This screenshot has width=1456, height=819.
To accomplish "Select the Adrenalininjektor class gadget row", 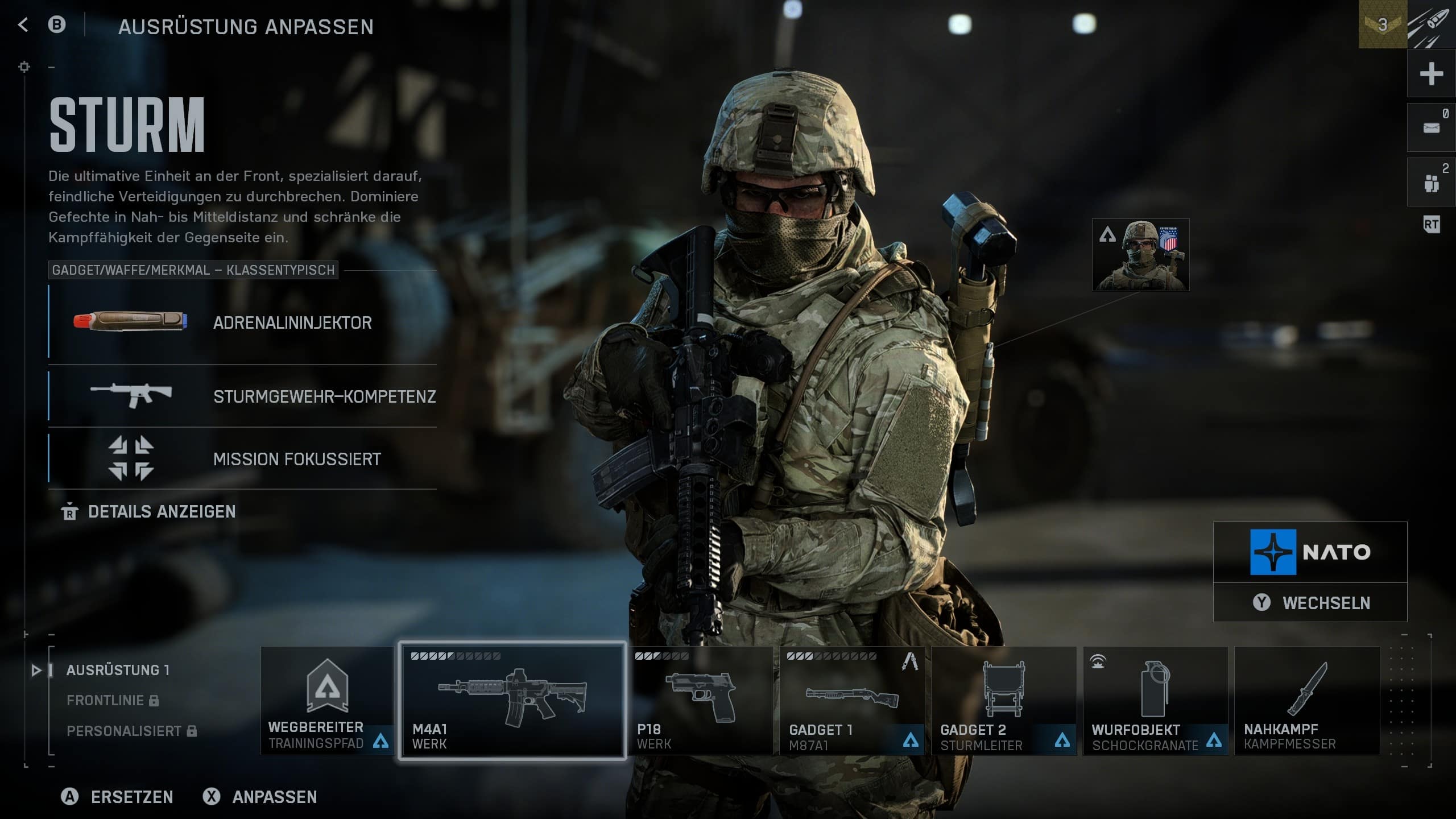I will [x=242, y=322].
